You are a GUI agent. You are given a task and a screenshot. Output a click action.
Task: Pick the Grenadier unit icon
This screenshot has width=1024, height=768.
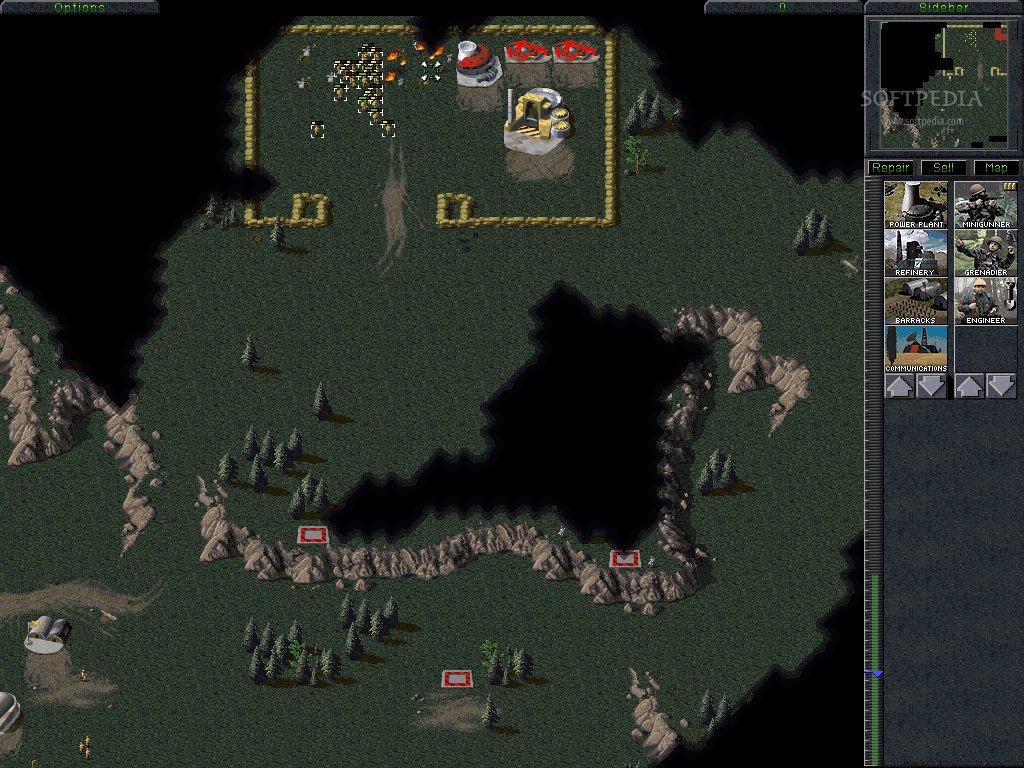click(x=986, y=253)
